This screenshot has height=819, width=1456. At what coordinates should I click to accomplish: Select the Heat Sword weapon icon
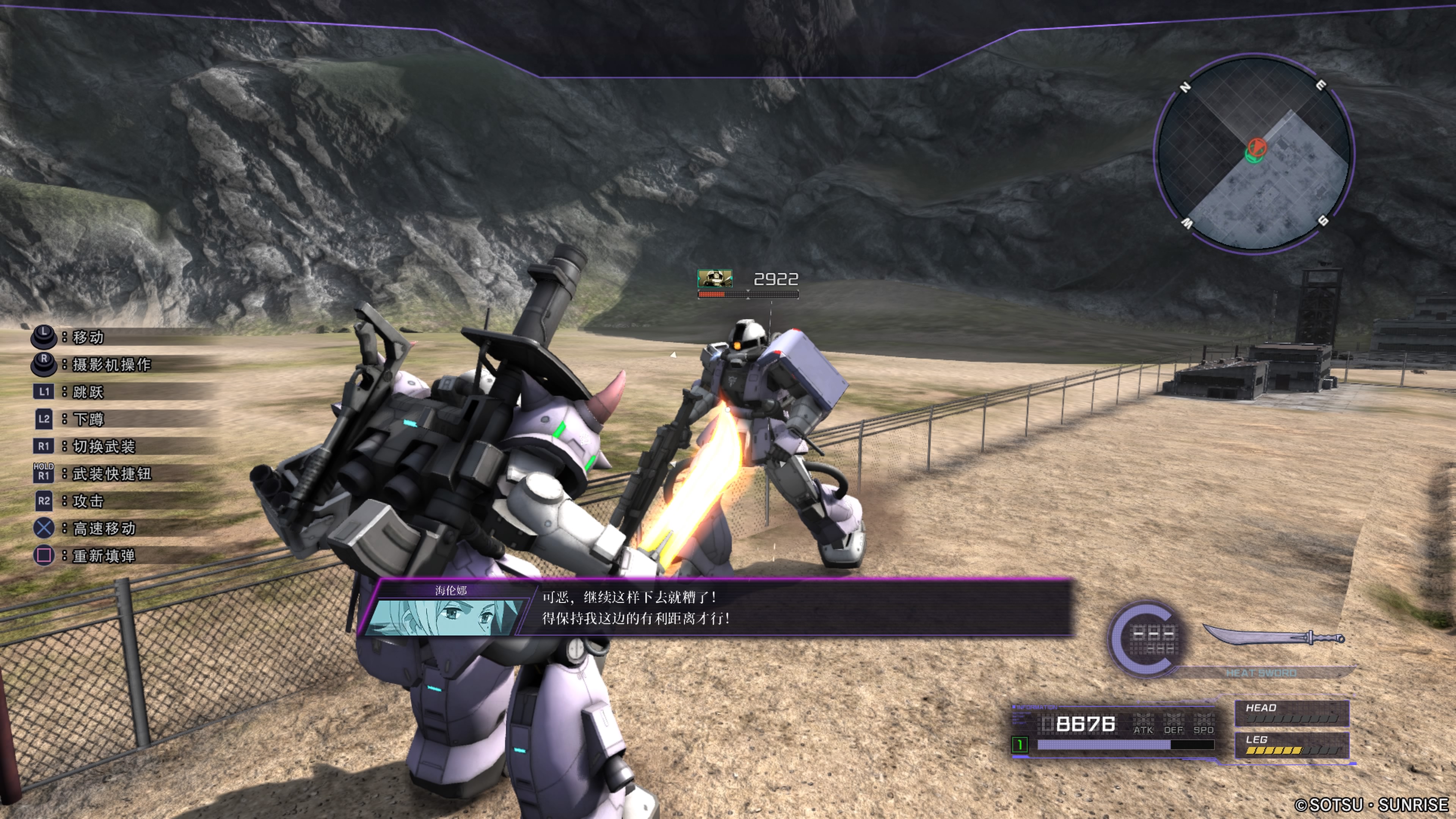[x=1273, y=637]
